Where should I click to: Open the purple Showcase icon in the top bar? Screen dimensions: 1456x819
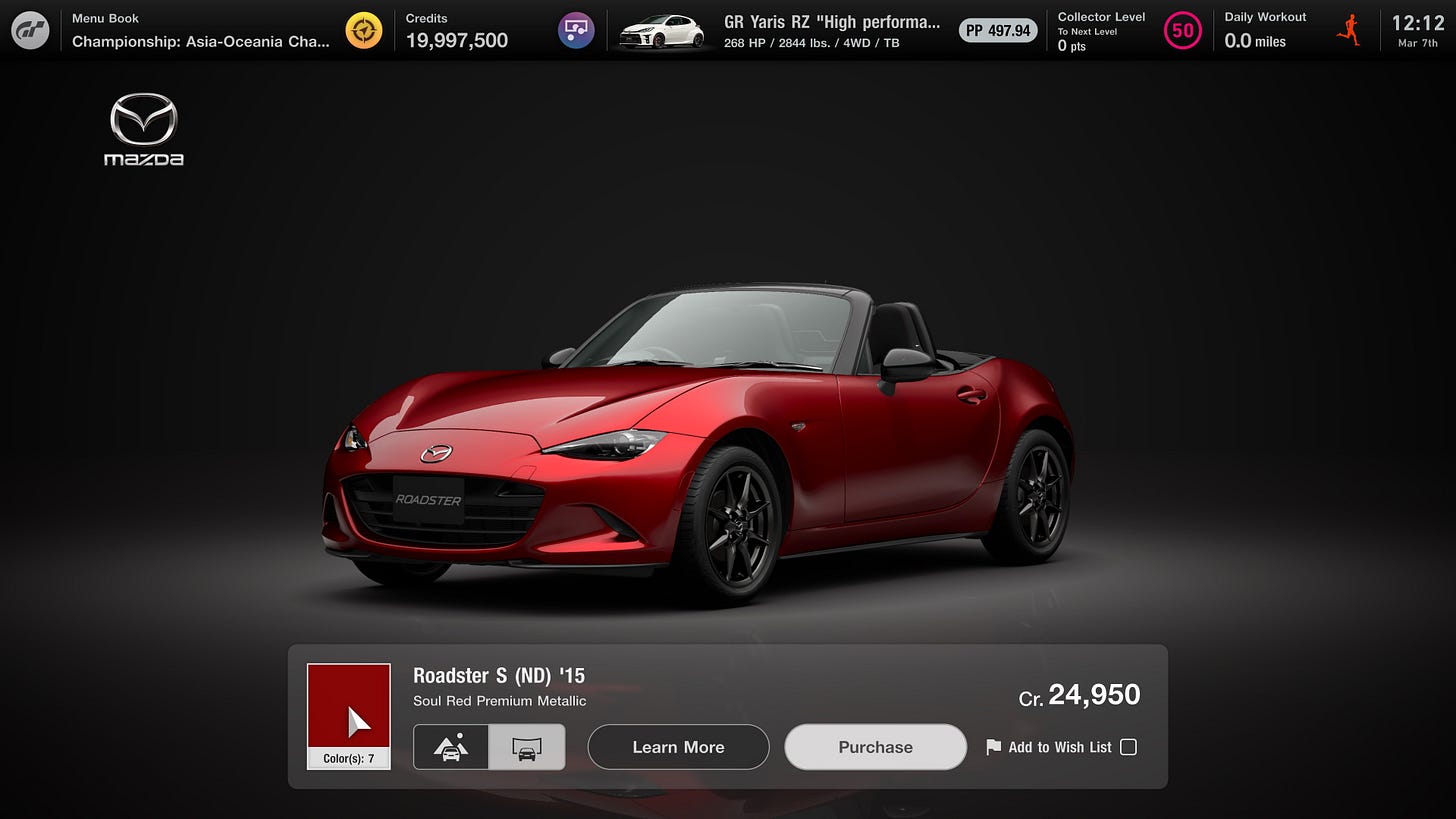pos(575,30)
